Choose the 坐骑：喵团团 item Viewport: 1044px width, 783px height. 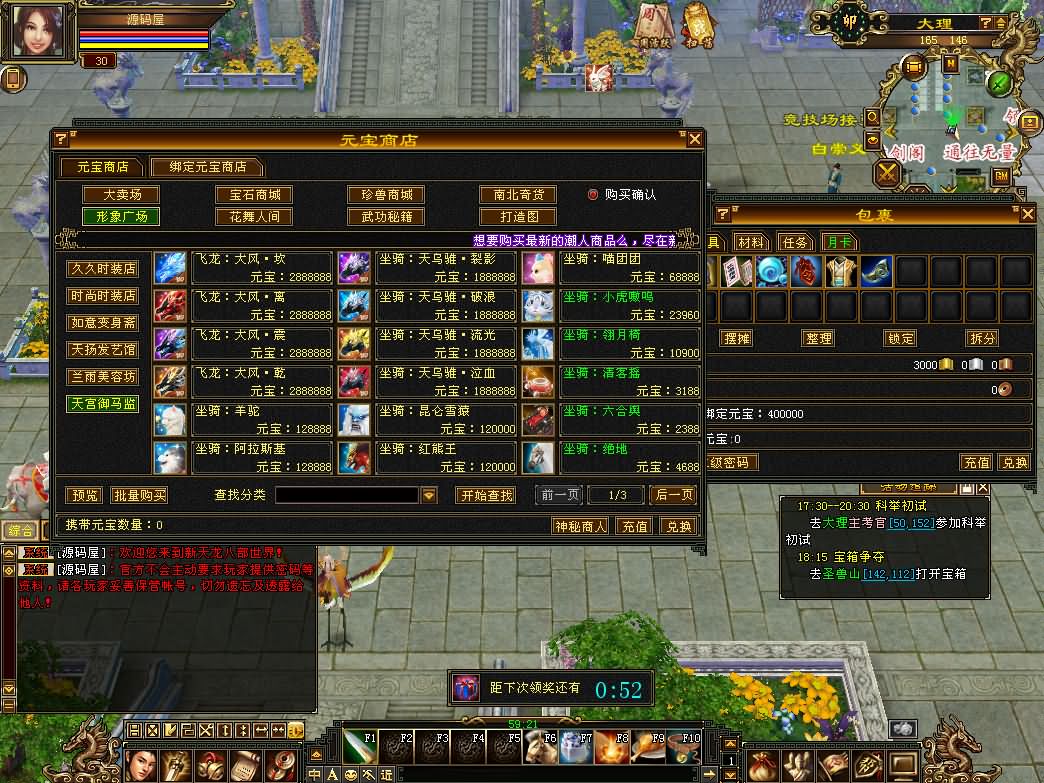click(x=611, y=266)
